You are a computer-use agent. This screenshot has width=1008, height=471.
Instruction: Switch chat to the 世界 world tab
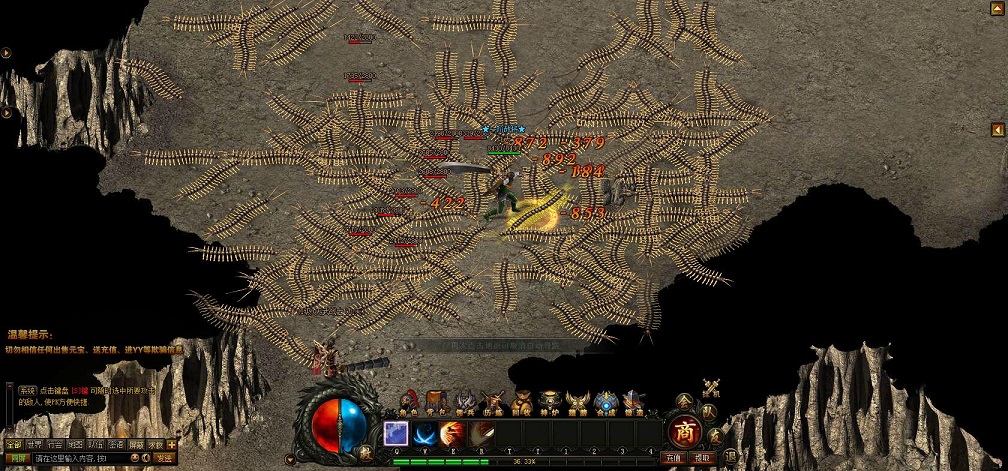(x=35, y=444)
